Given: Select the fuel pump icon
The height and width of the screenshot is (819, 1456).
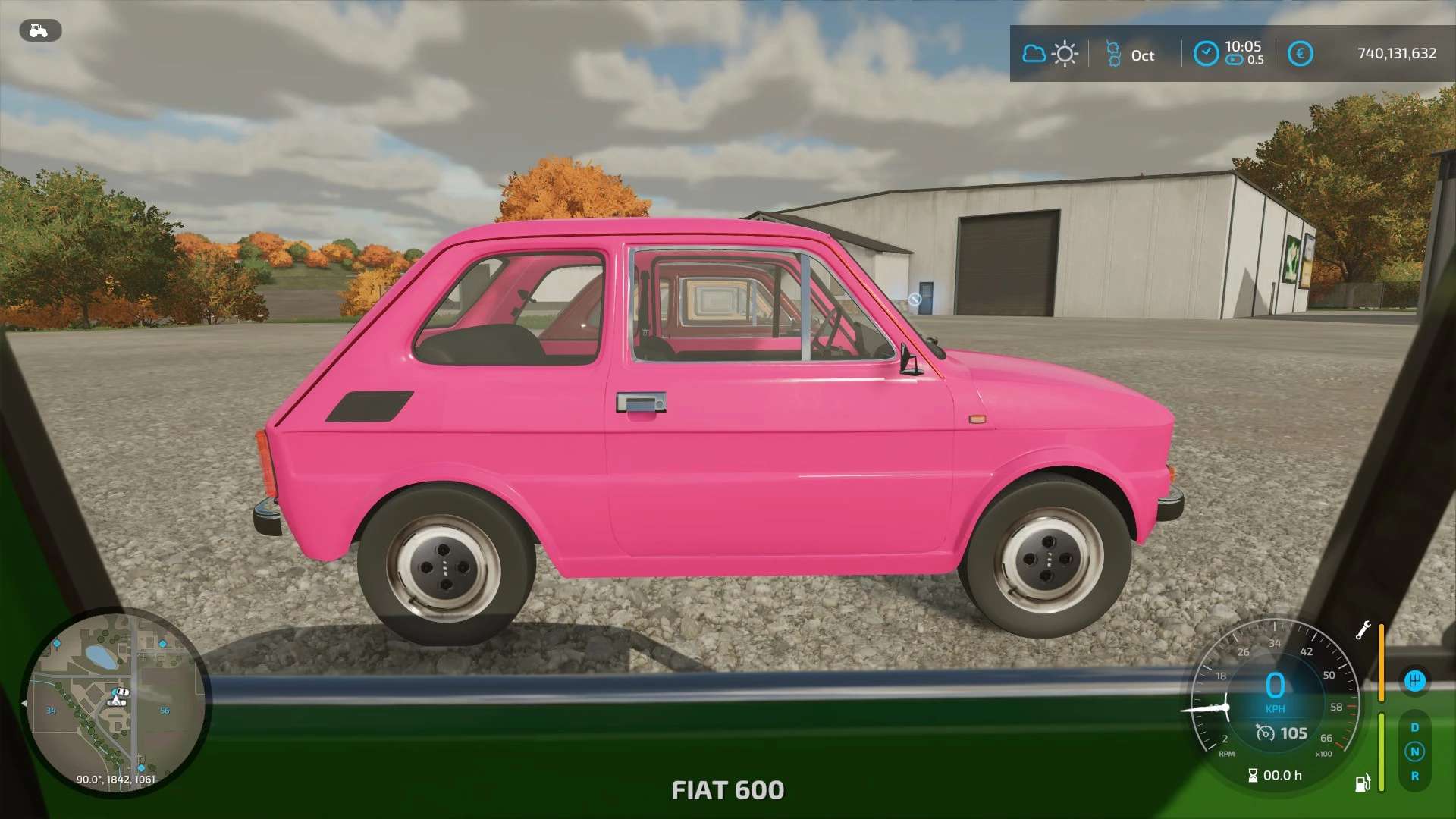Looking at the screenshot, I should coord(1363,783).
